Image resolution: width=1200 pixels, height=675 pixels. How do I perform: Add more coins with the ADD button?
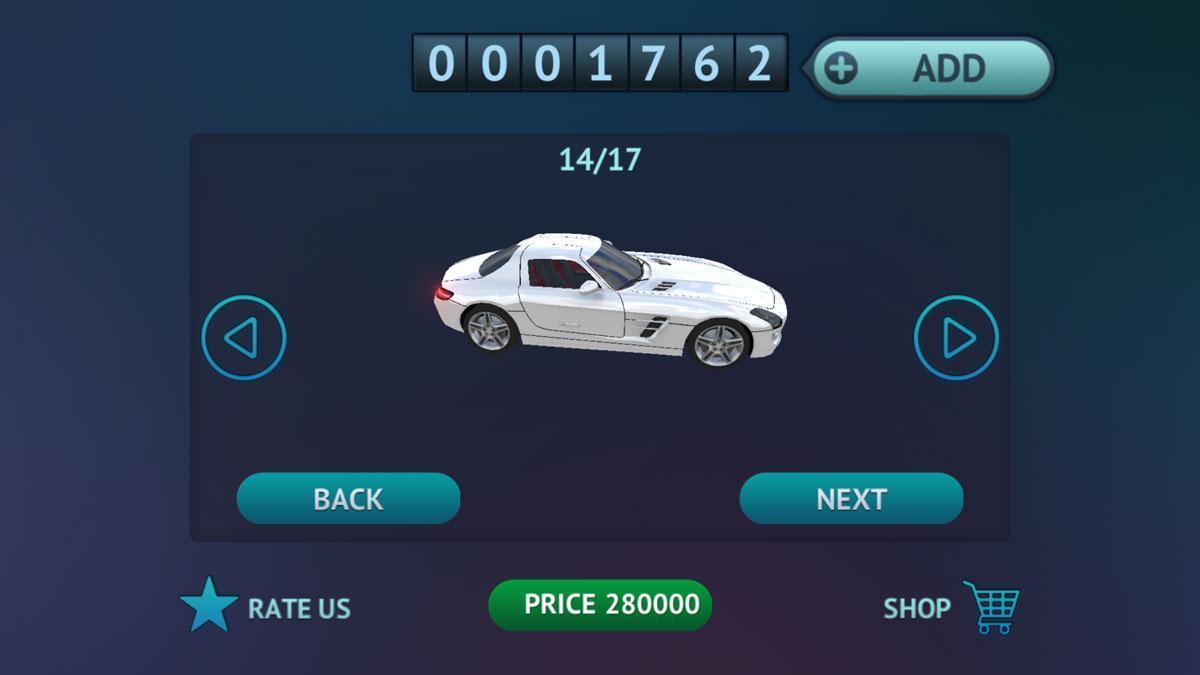tap(930, 68)
